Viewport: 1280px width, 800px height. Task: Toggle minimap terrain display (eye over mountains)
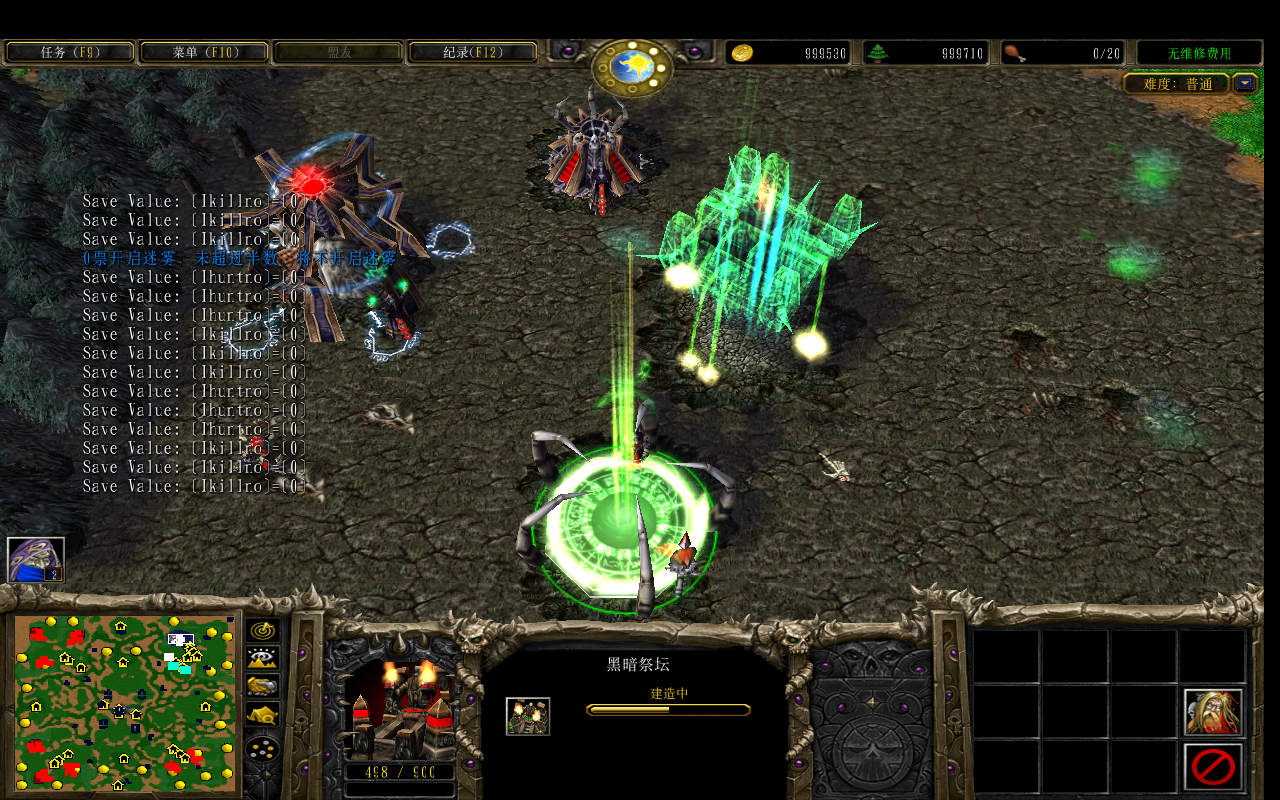pyautogui.click(x=263, y=658)
